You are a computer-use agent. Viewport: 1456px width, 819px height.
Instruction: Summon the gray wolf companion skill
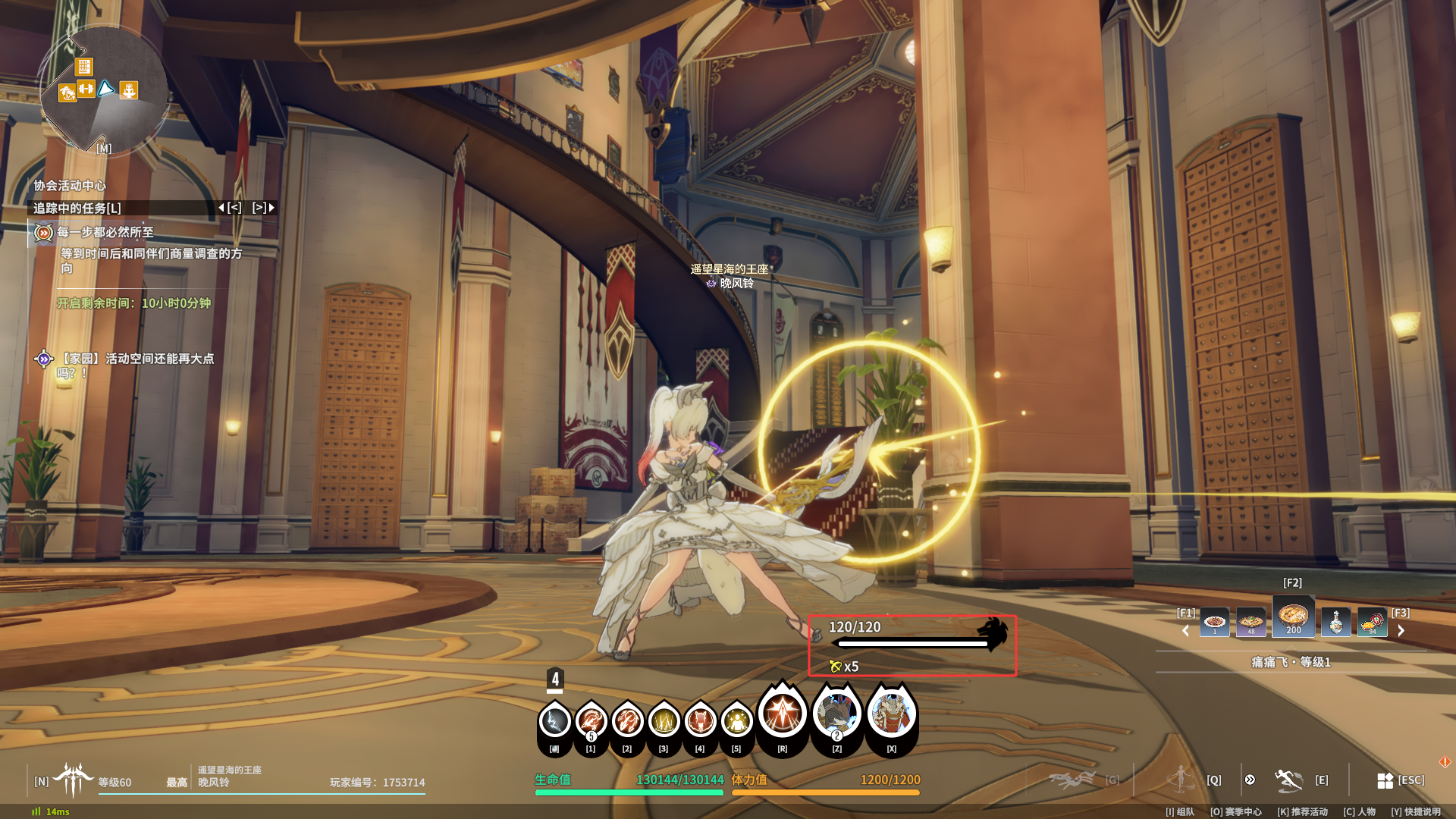[836, 713]
